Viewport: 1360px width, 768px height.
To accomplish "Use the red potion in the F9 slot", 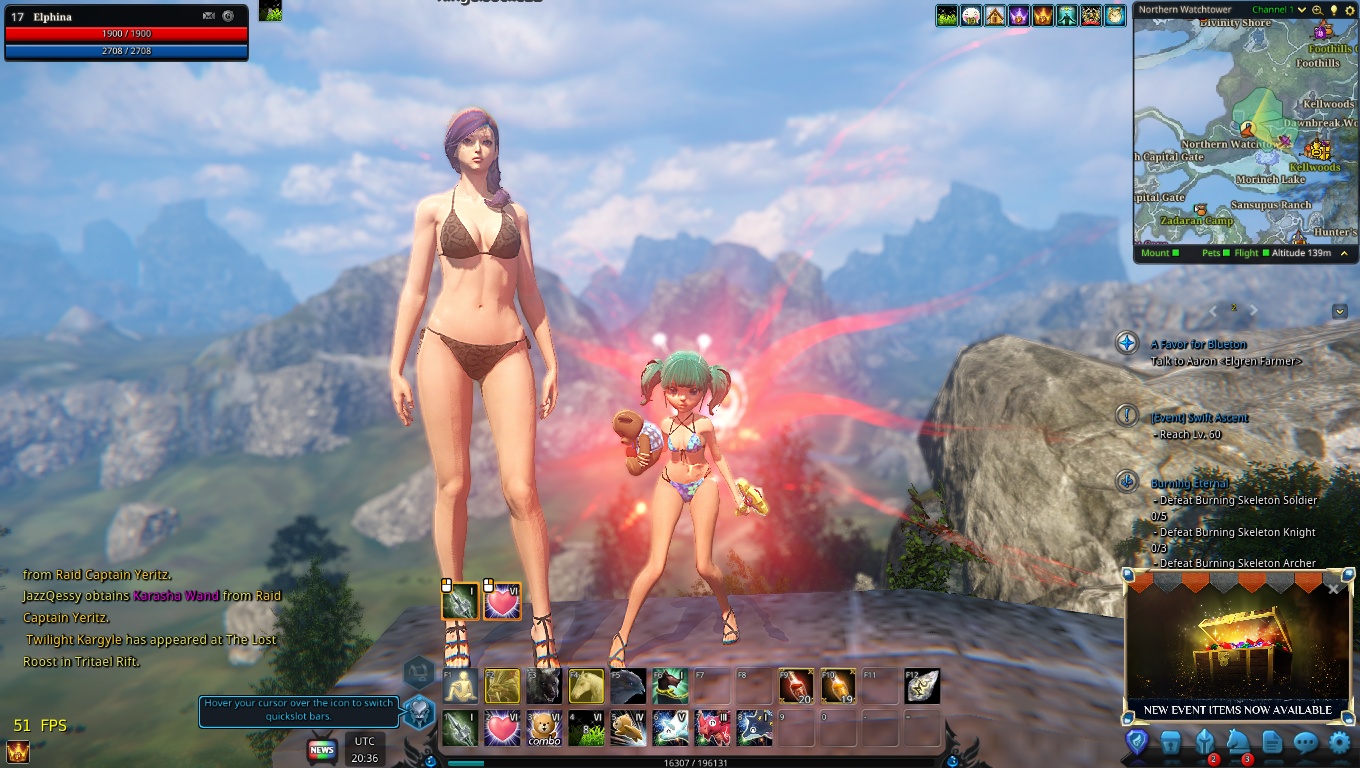I will click(796, 686).
